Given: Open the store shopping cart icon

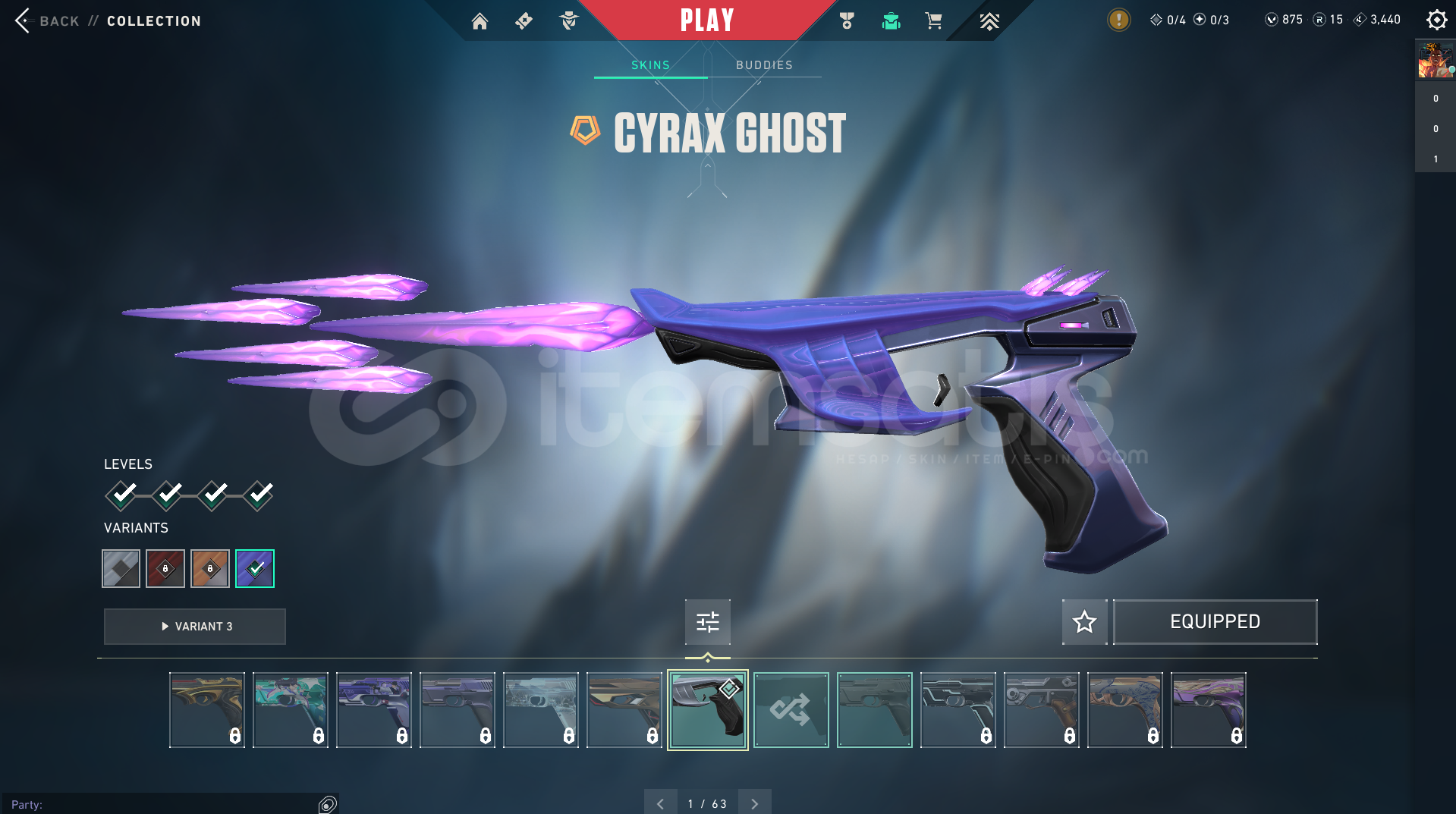Looking at the screenshot, I should 933,21.
